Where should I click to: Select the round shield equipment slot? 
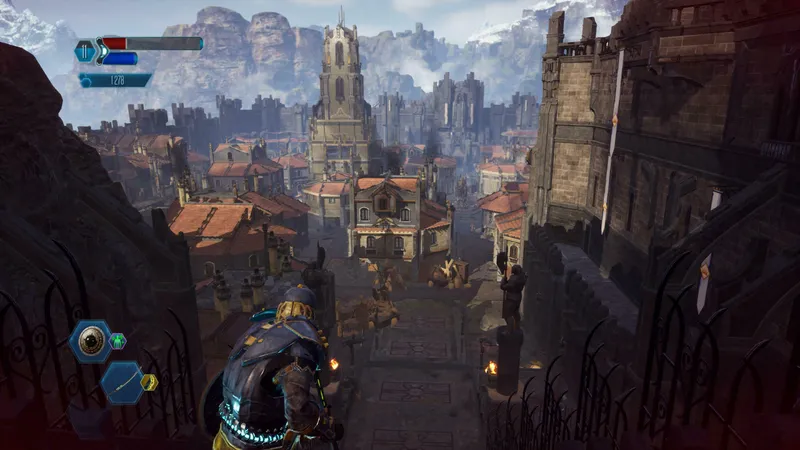point(90,341)
